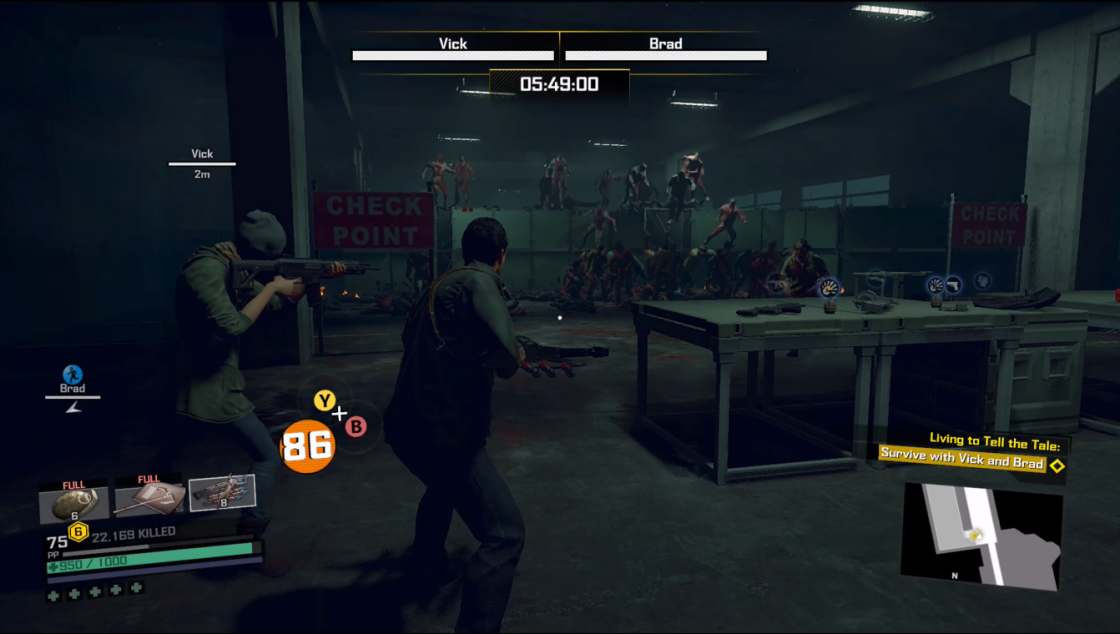Click Brad's blue running-man marker
The image size is (1120, 634).
coord(72,375)
